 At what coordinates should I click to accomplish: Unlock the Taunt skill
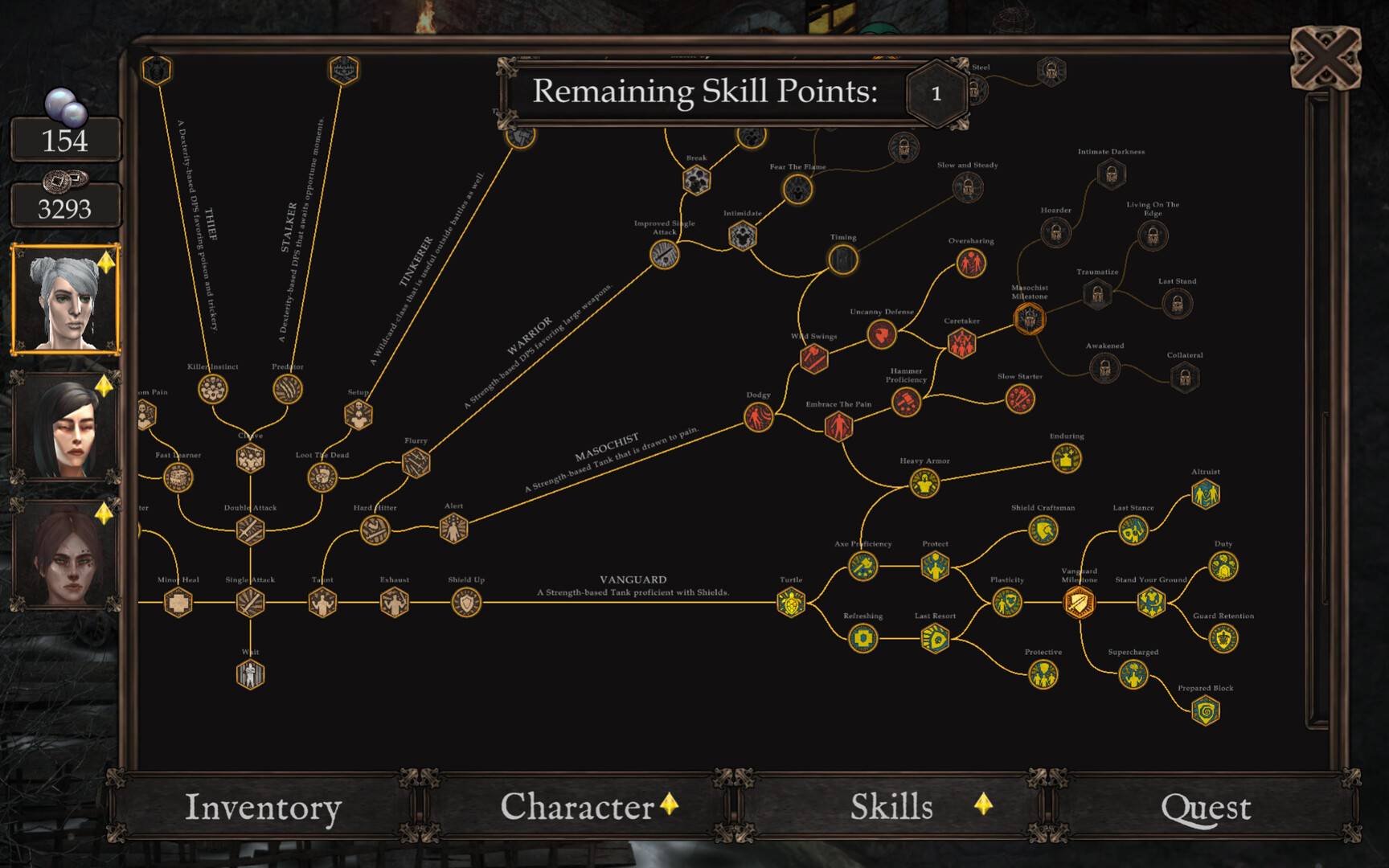tap(322, 601)
